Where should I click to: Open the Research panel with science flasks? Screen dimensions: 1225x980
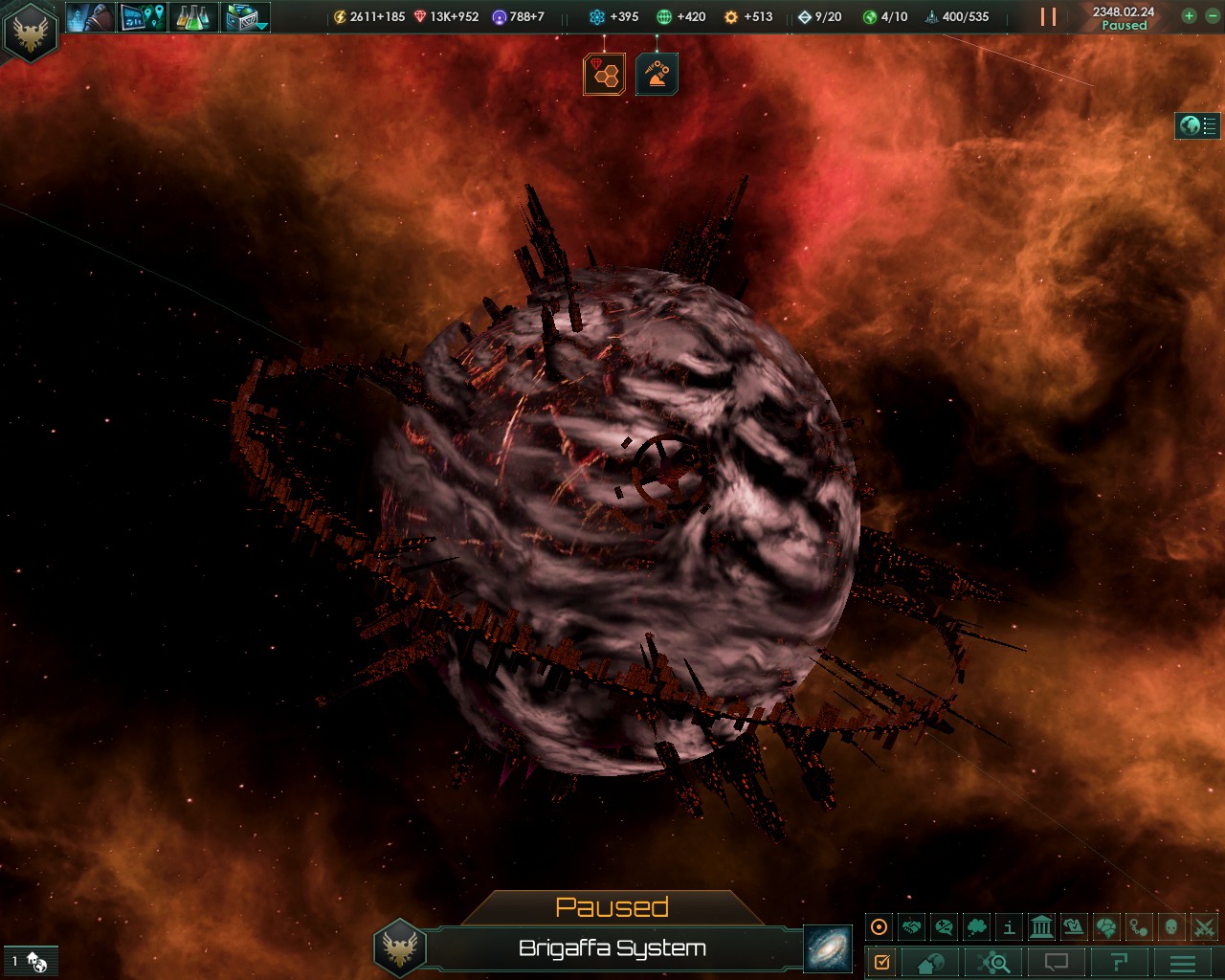coord(194,16)
